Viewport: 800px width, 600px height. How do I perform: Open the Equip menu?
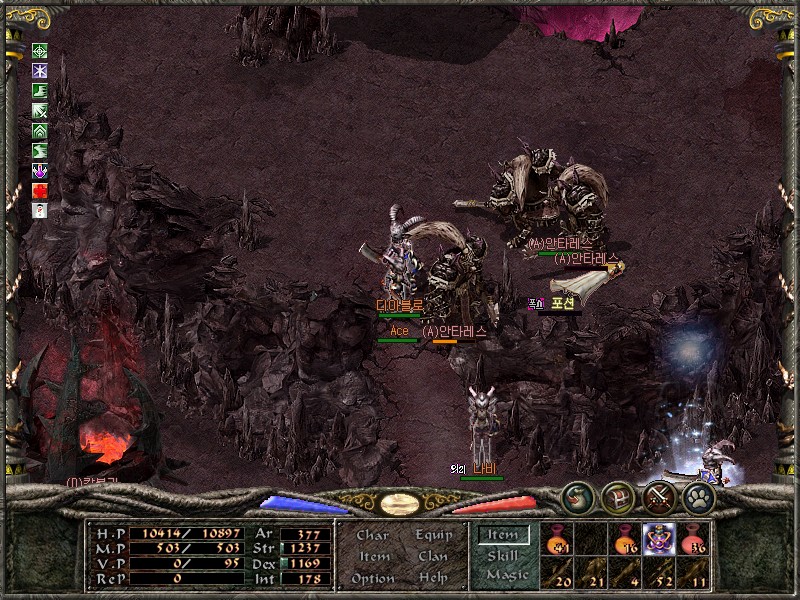tap(434, 535)
